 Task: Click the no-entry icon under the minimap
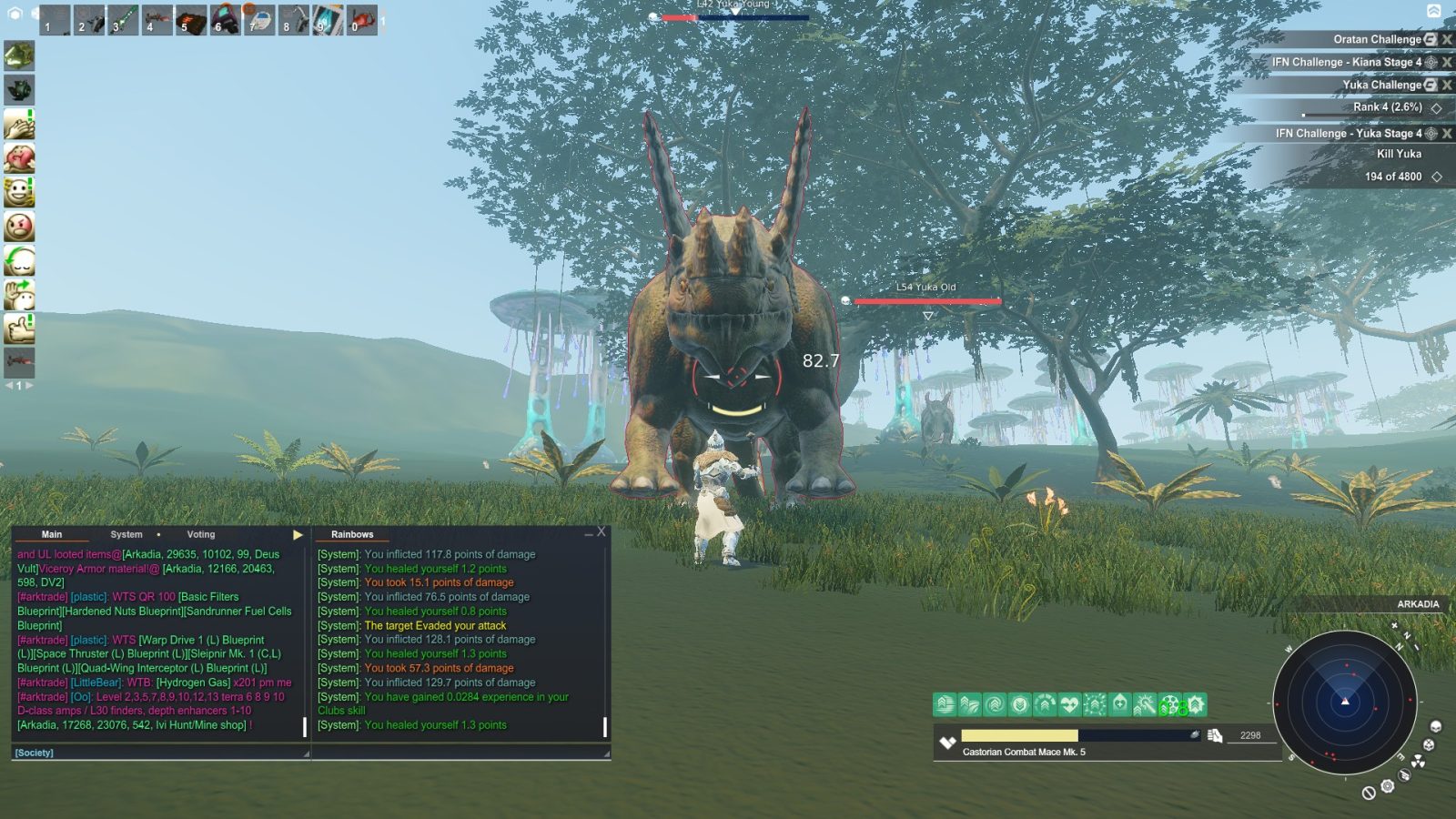tap(1369, 794)
